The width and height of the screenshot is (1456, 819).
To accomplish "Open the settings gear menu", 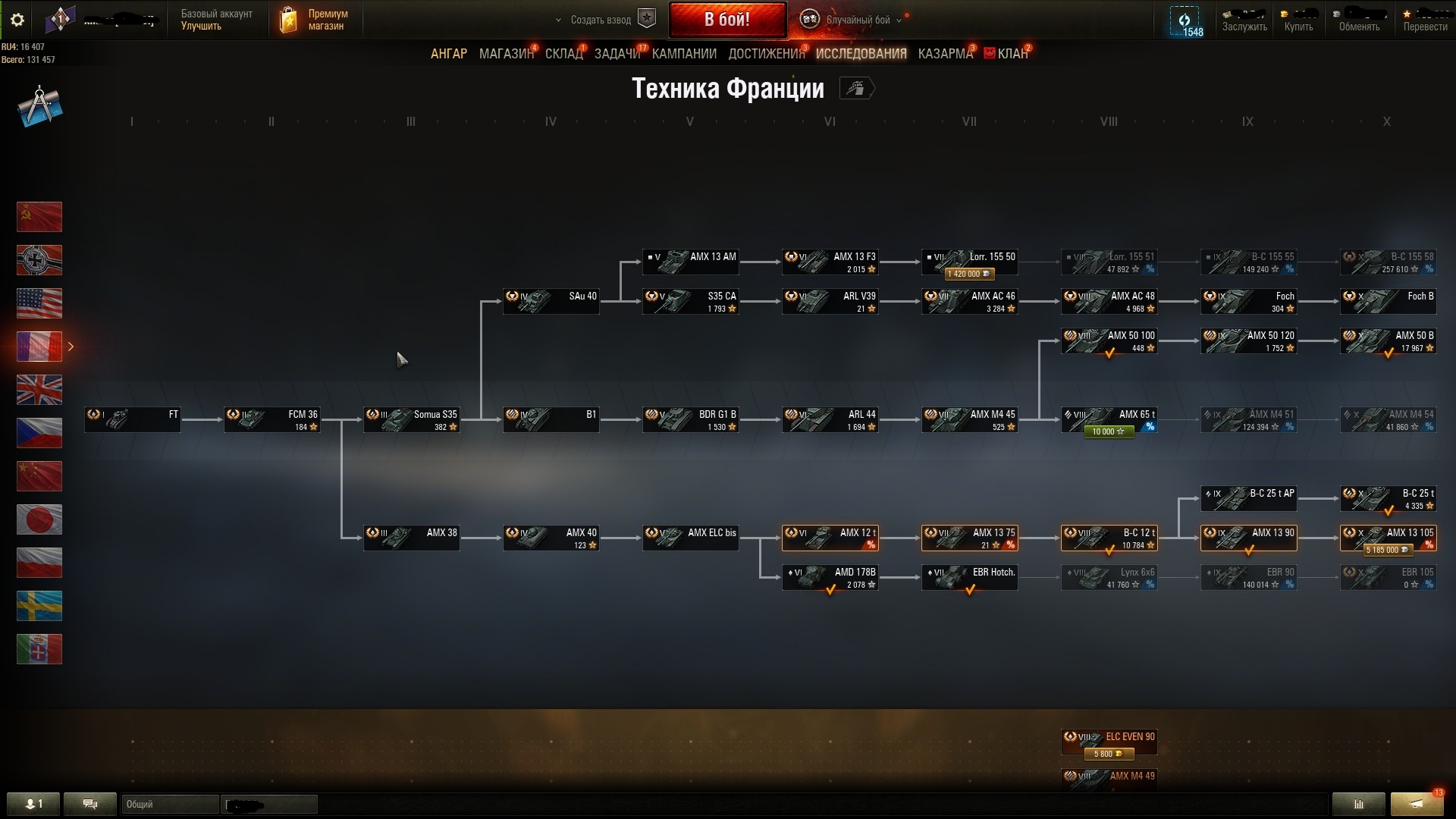I will (17, 20).
